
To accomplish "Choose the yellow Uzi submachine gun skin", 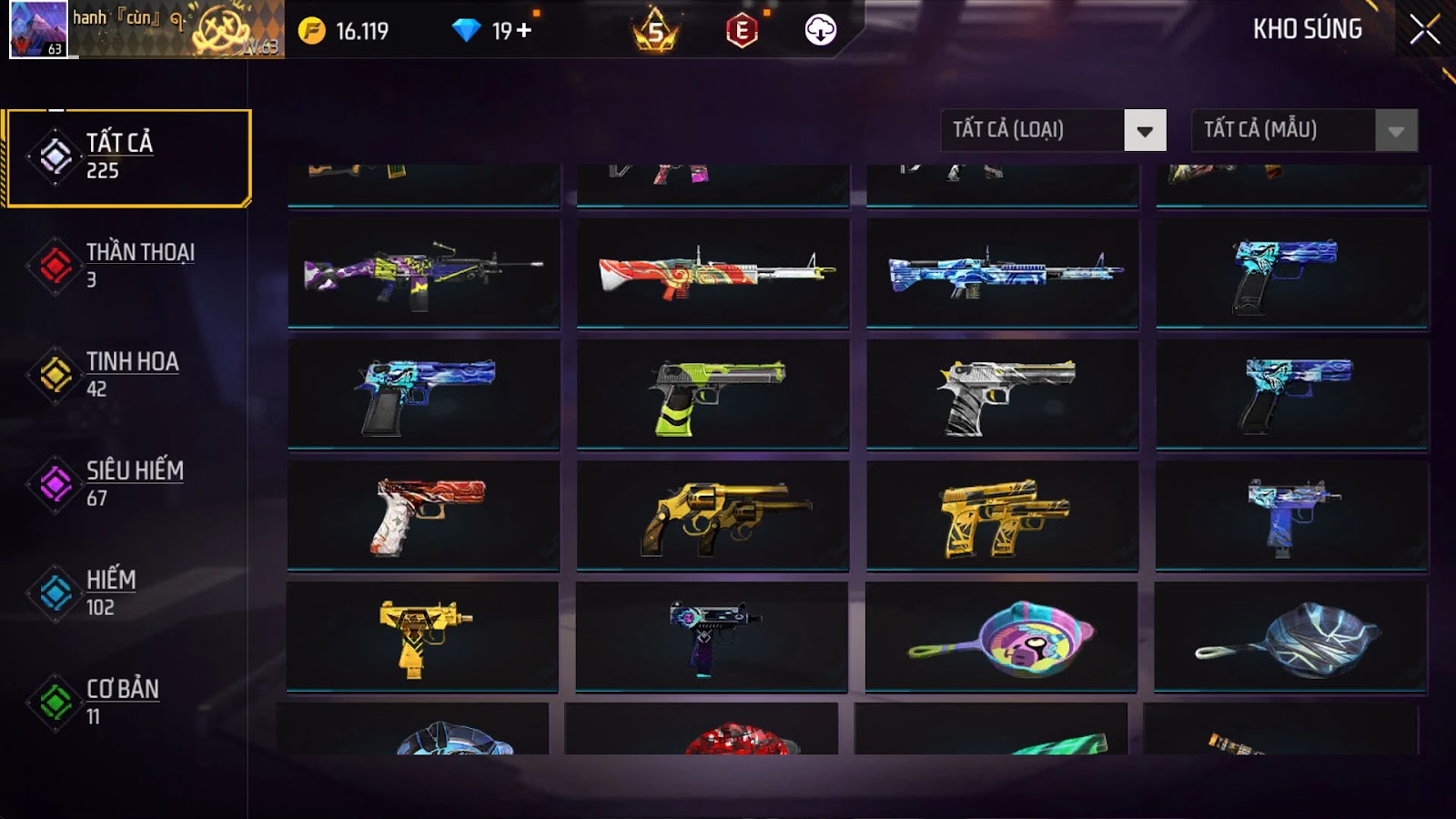I will tap(423, 638).
